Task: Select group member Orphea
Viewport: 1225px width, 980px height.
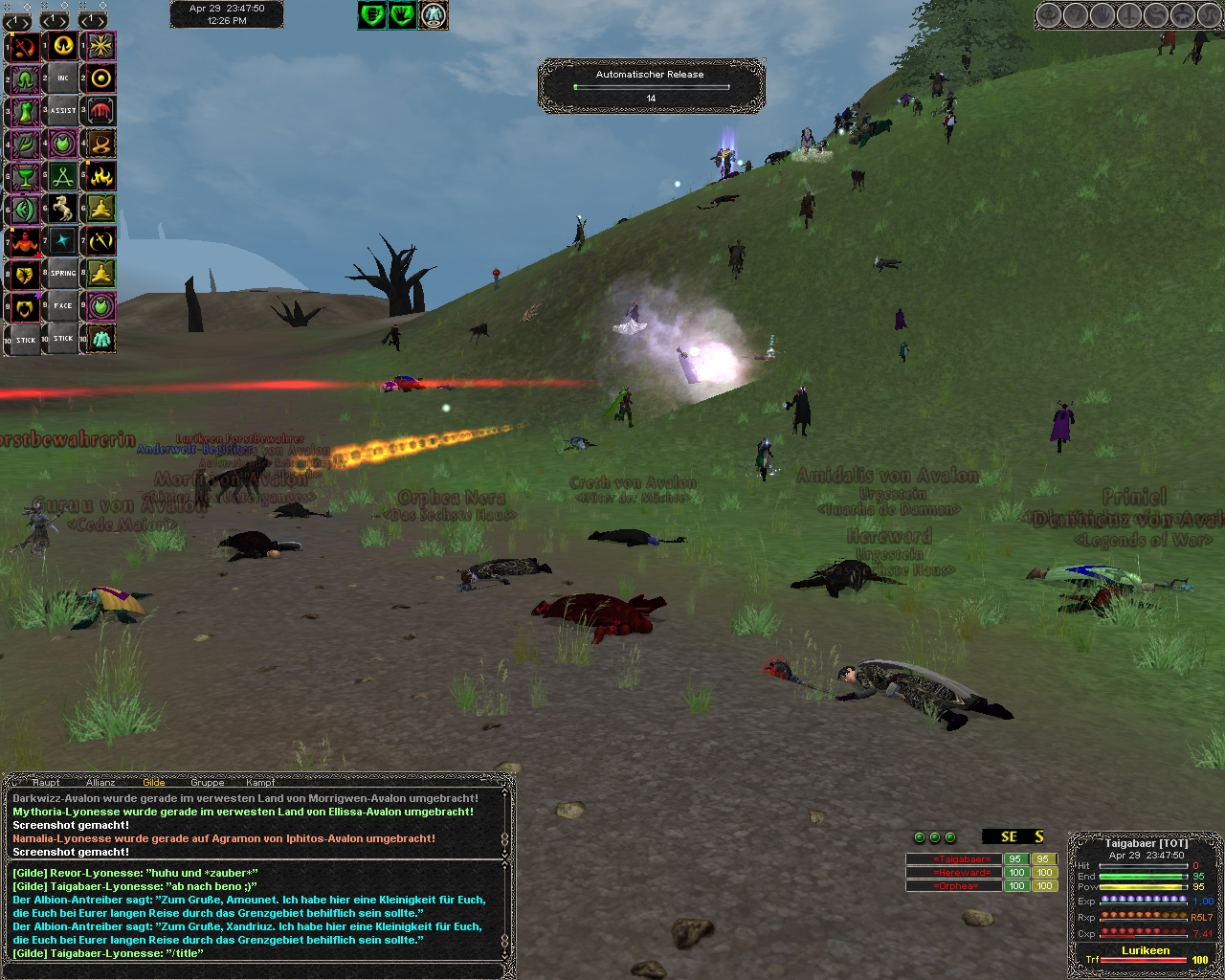Action: click(952, 886)
